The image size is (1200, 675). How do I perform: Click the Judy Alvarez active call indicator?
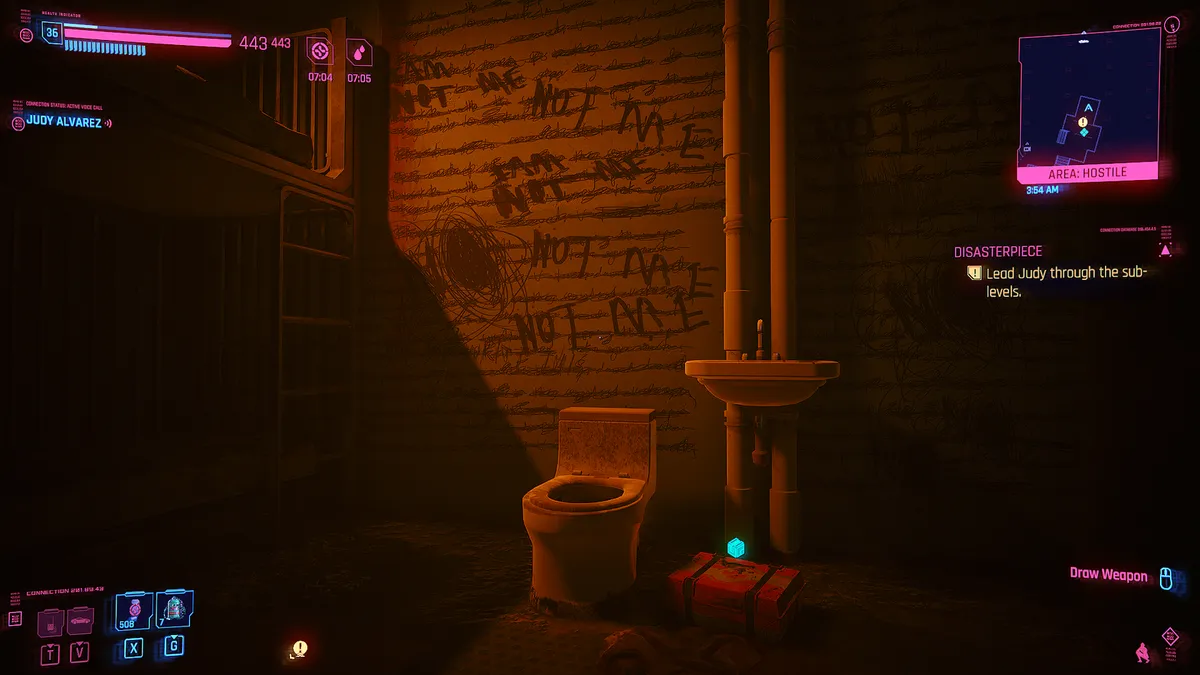(62, 123)
